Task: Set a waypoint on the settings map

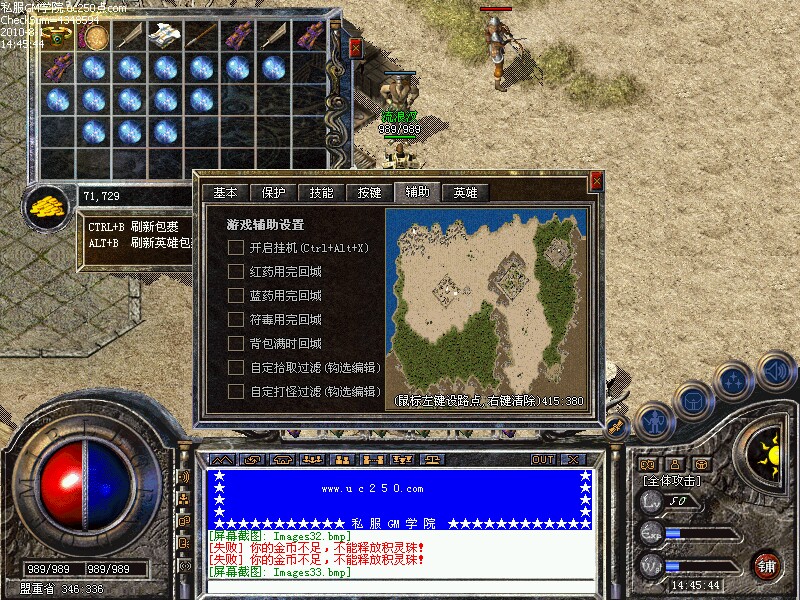Action: click(487, 300)
